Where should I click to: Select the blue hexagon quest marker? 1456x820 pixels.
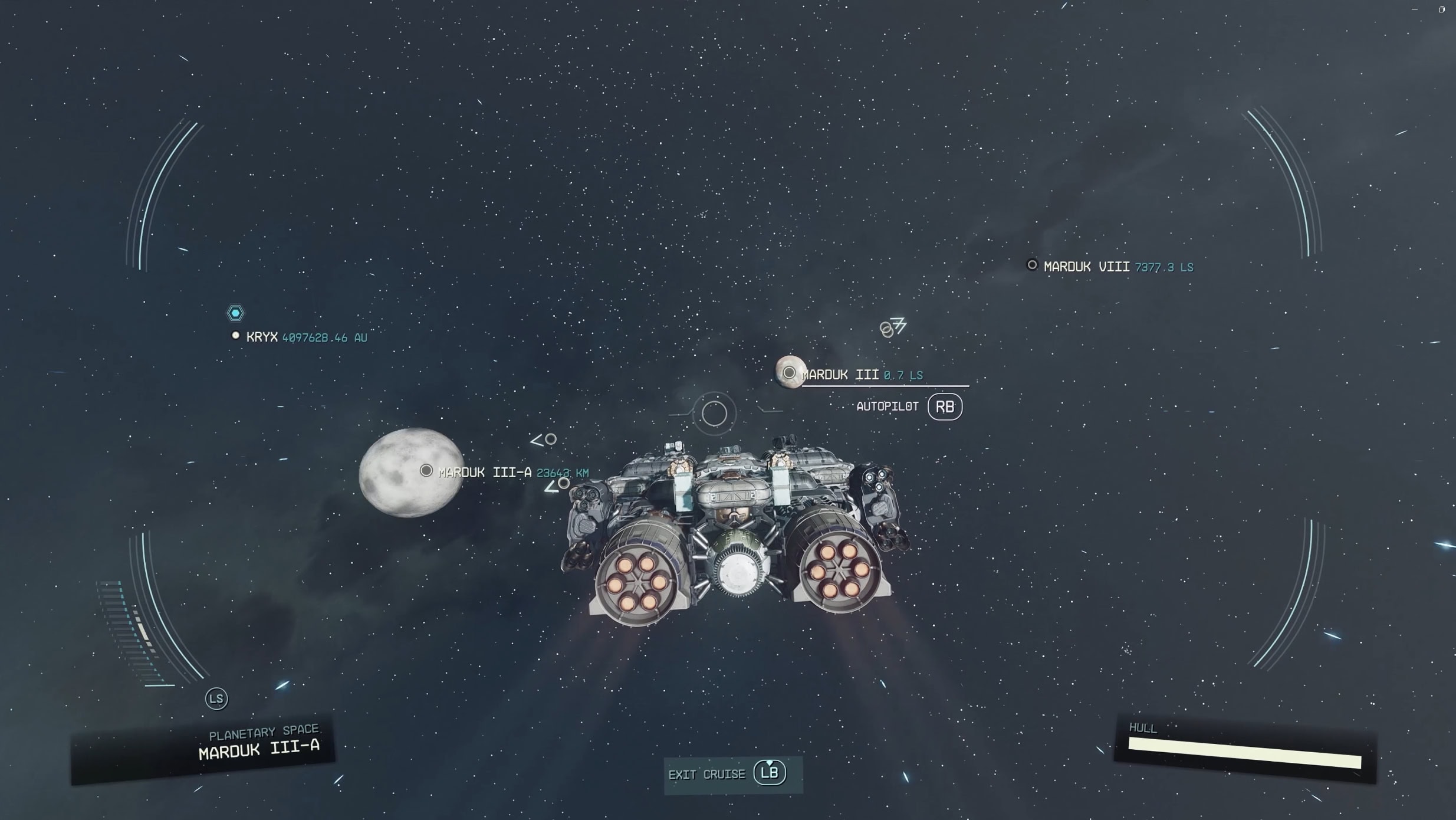235,313
